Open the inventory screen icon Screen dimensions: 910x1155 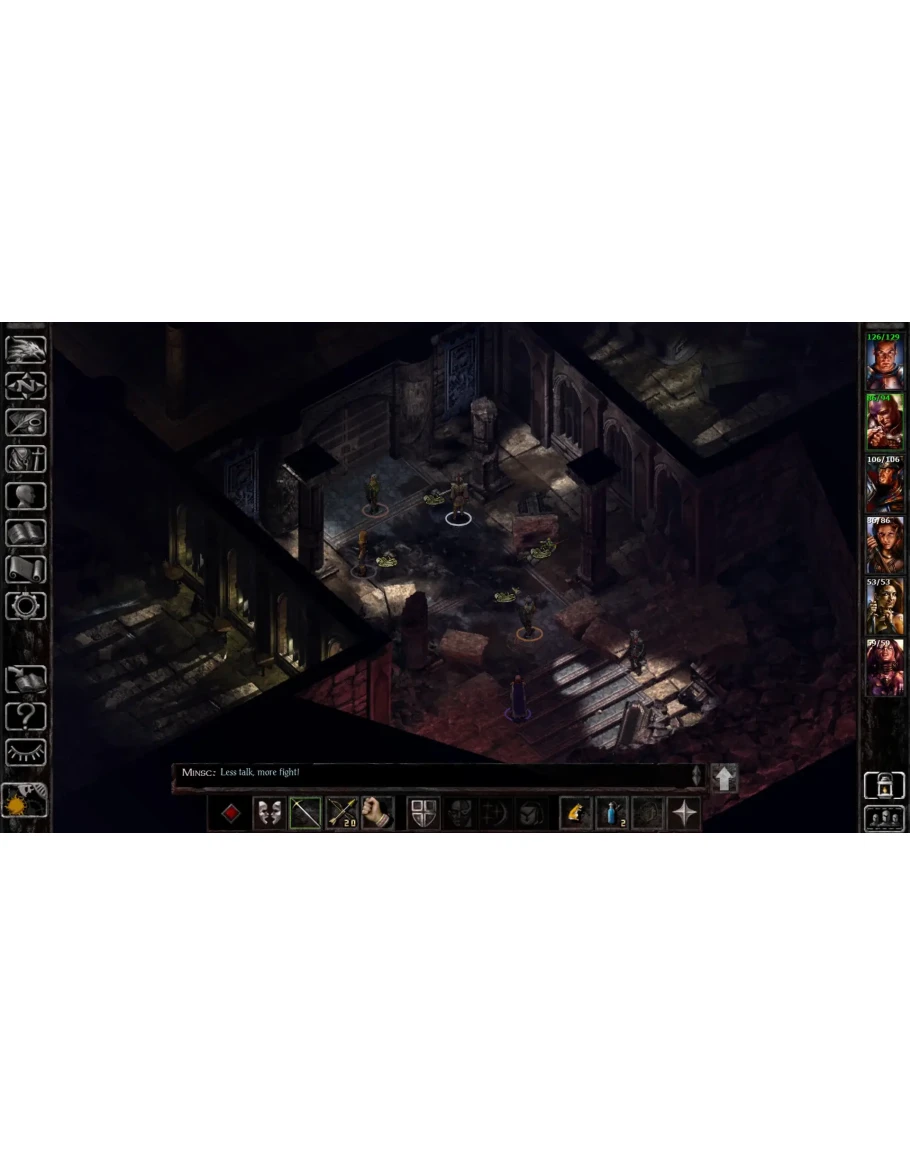25,459
